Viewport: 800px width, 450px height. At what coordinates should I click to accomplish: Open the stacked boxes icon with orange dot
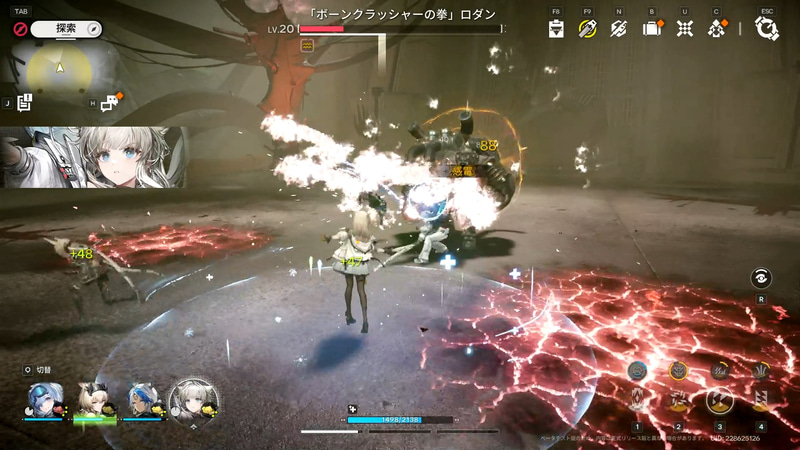(109, 101)
